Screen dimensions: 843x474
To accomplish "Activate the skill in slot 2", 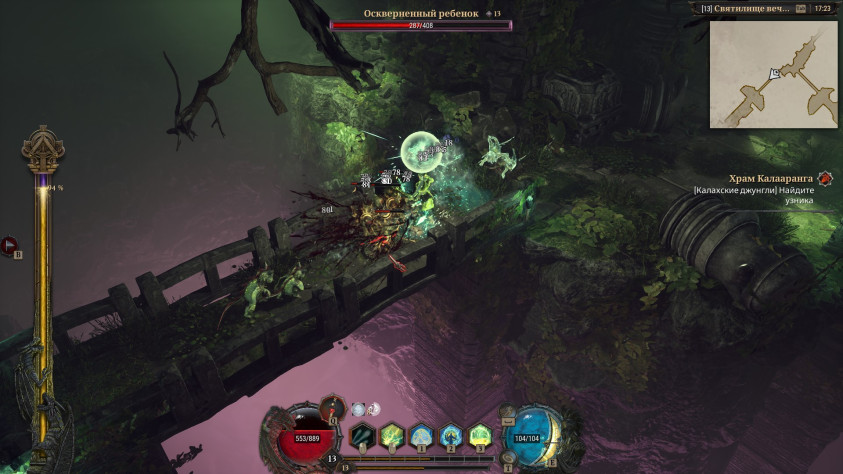I will pyautogui.click(x=450, y=434).
